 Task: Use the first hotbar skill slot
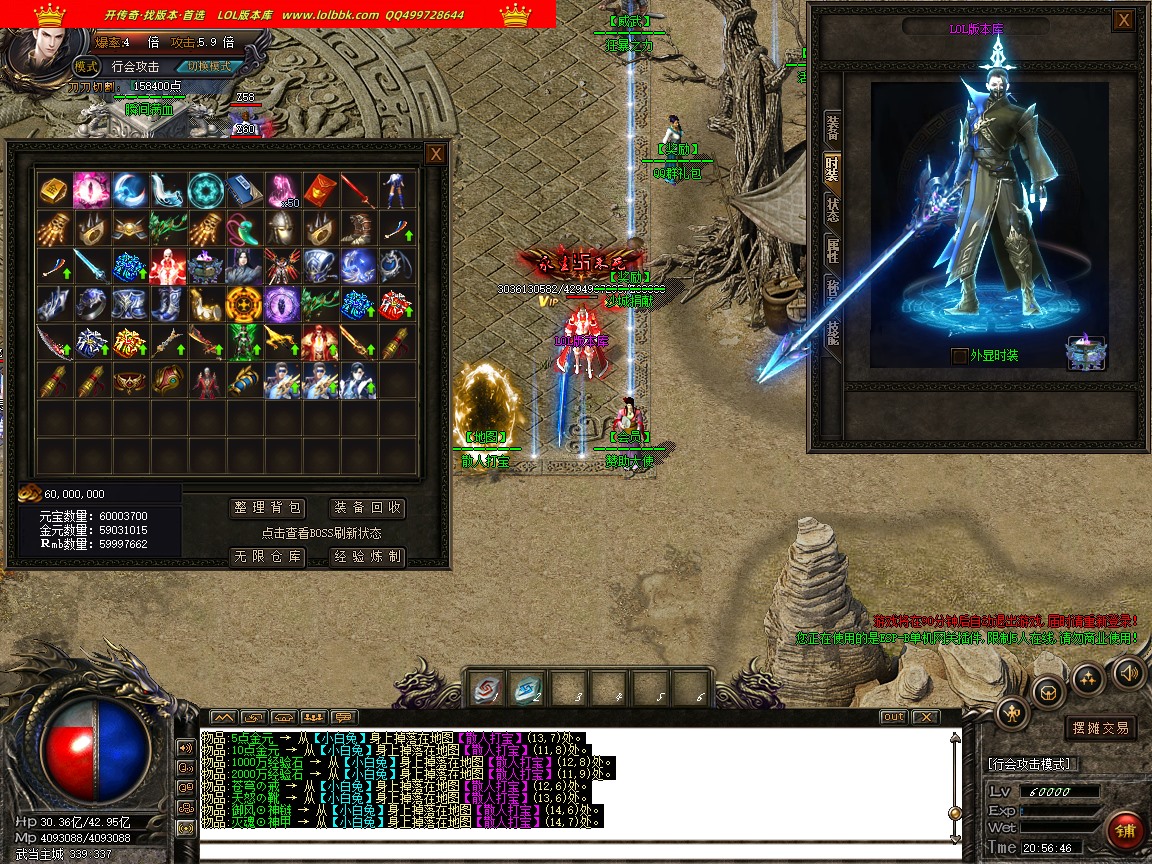pos(485,688)
